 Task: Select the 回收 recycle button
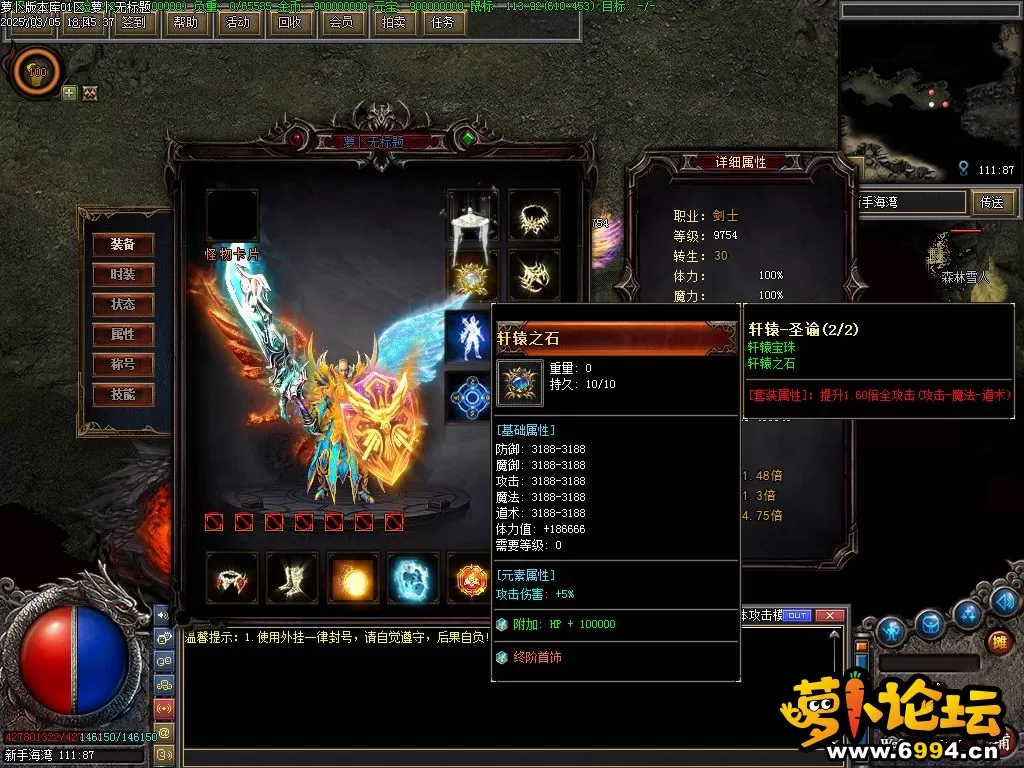[289, 21]
